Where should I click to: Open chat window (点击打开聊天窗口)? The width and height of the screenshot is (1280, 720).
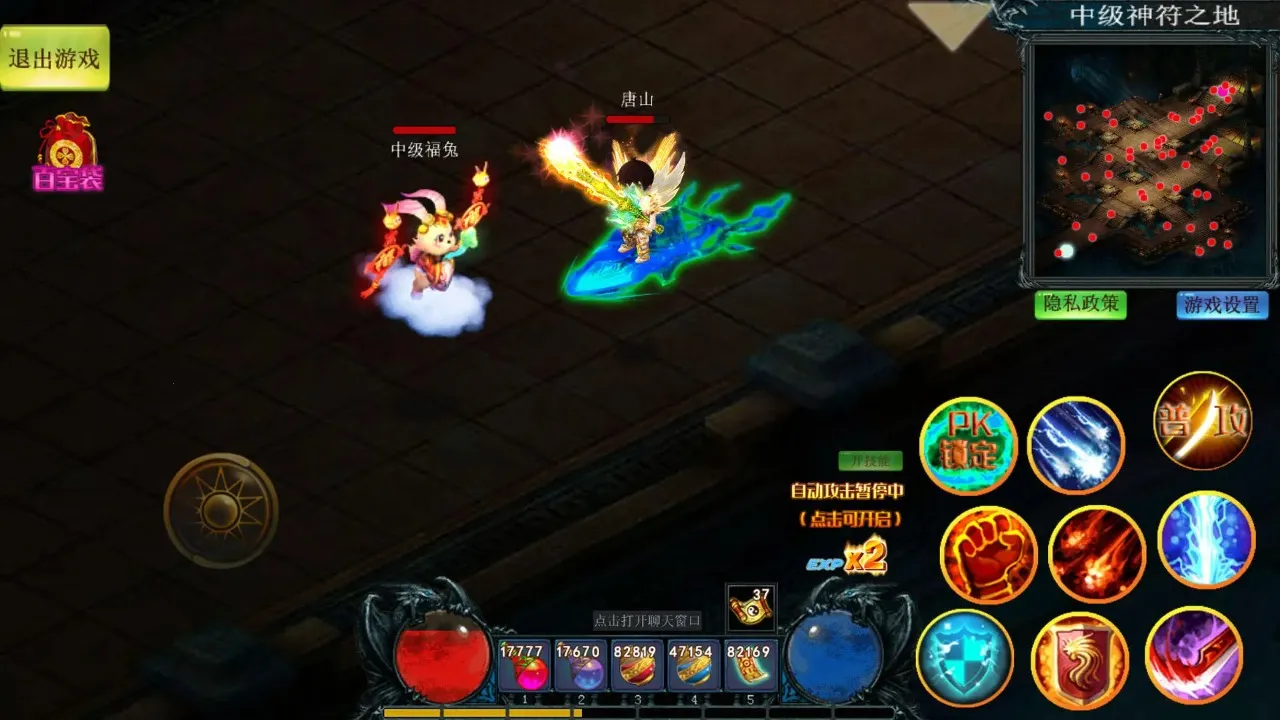649,619
